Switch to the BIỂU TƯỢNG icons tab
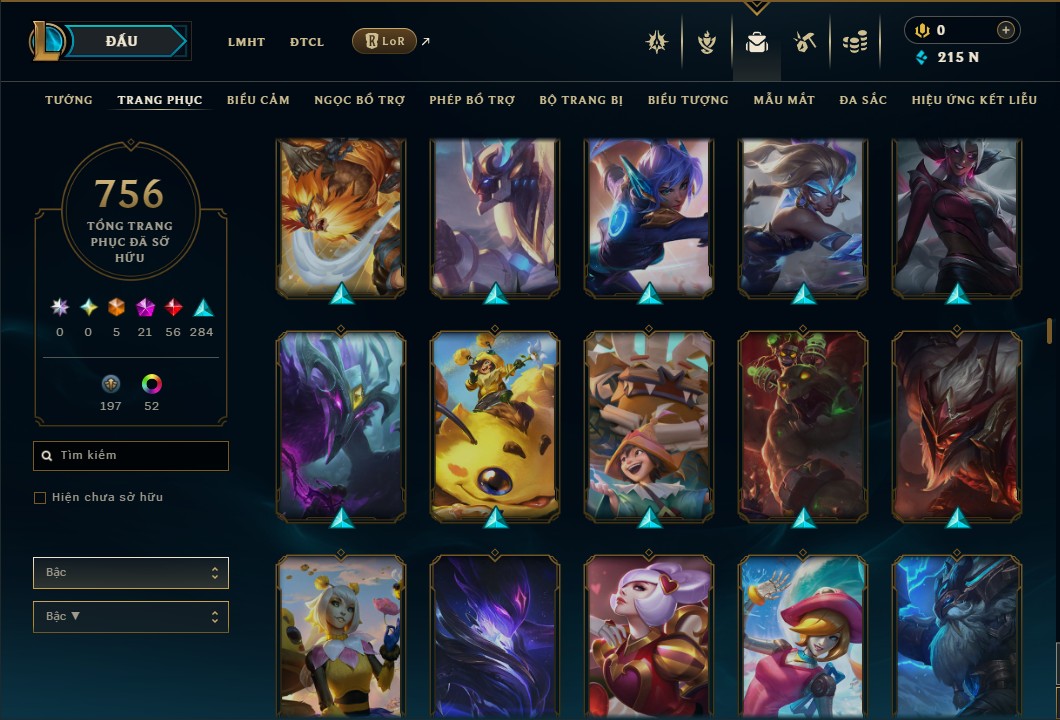This screenshot has height=720, width=1060. [688, 100]
